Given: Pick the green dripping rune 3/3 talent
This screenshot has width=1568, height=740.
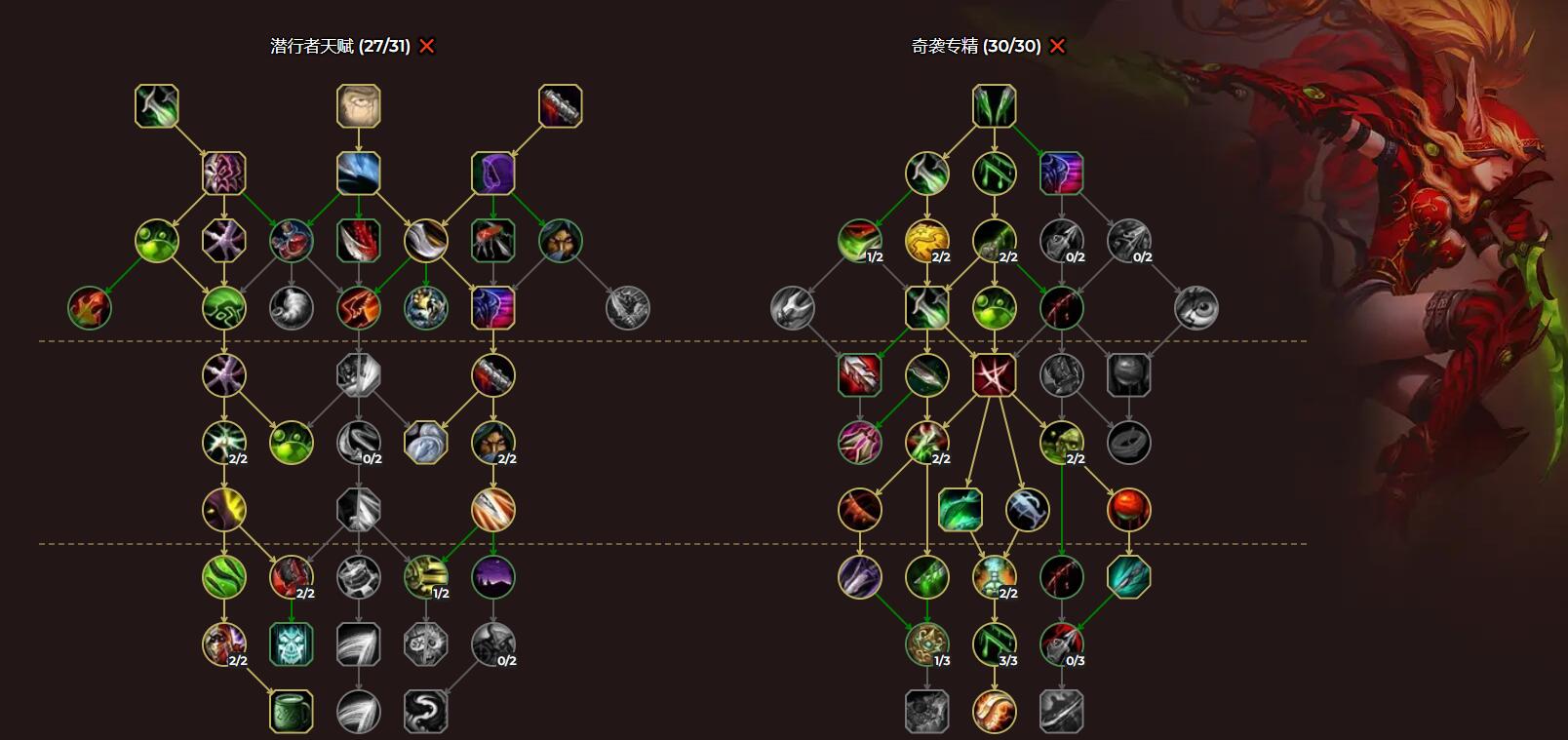Looking at the screenshot, I should (x=995, y=644).
